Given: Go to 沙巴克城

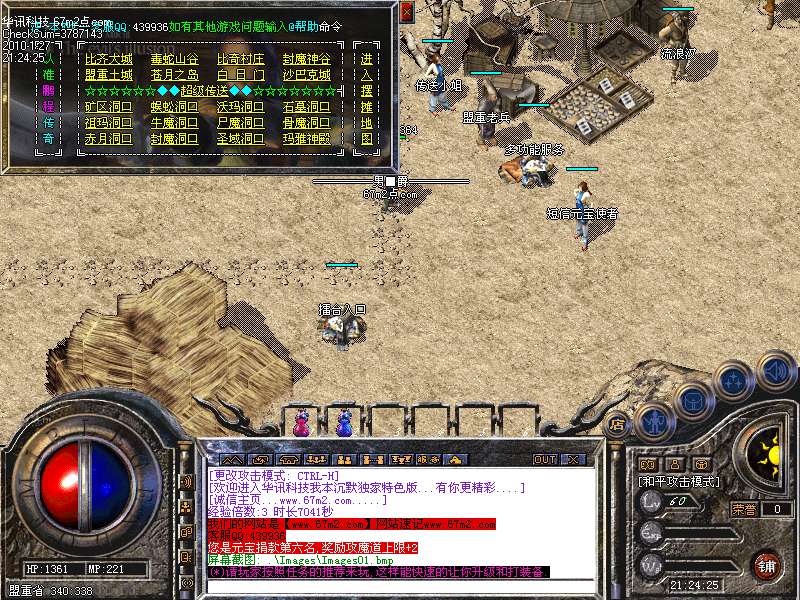Looking at the screenshot, I should coord(306,75).
